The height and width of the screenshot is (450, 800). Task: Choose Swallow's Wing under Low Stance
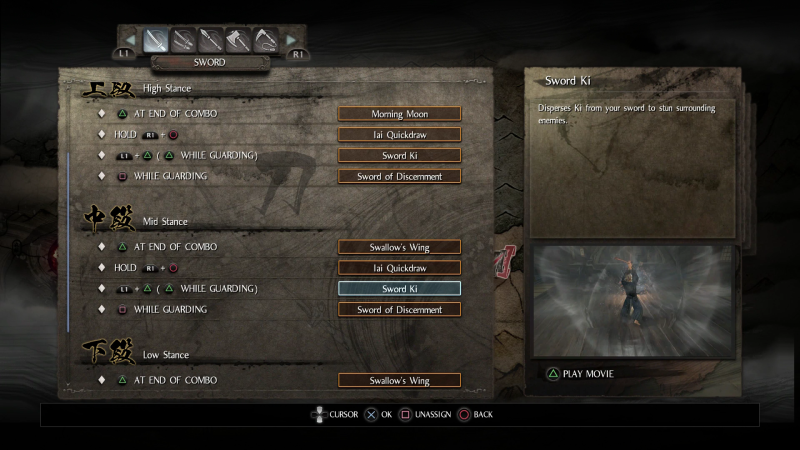tap(400, 381)
